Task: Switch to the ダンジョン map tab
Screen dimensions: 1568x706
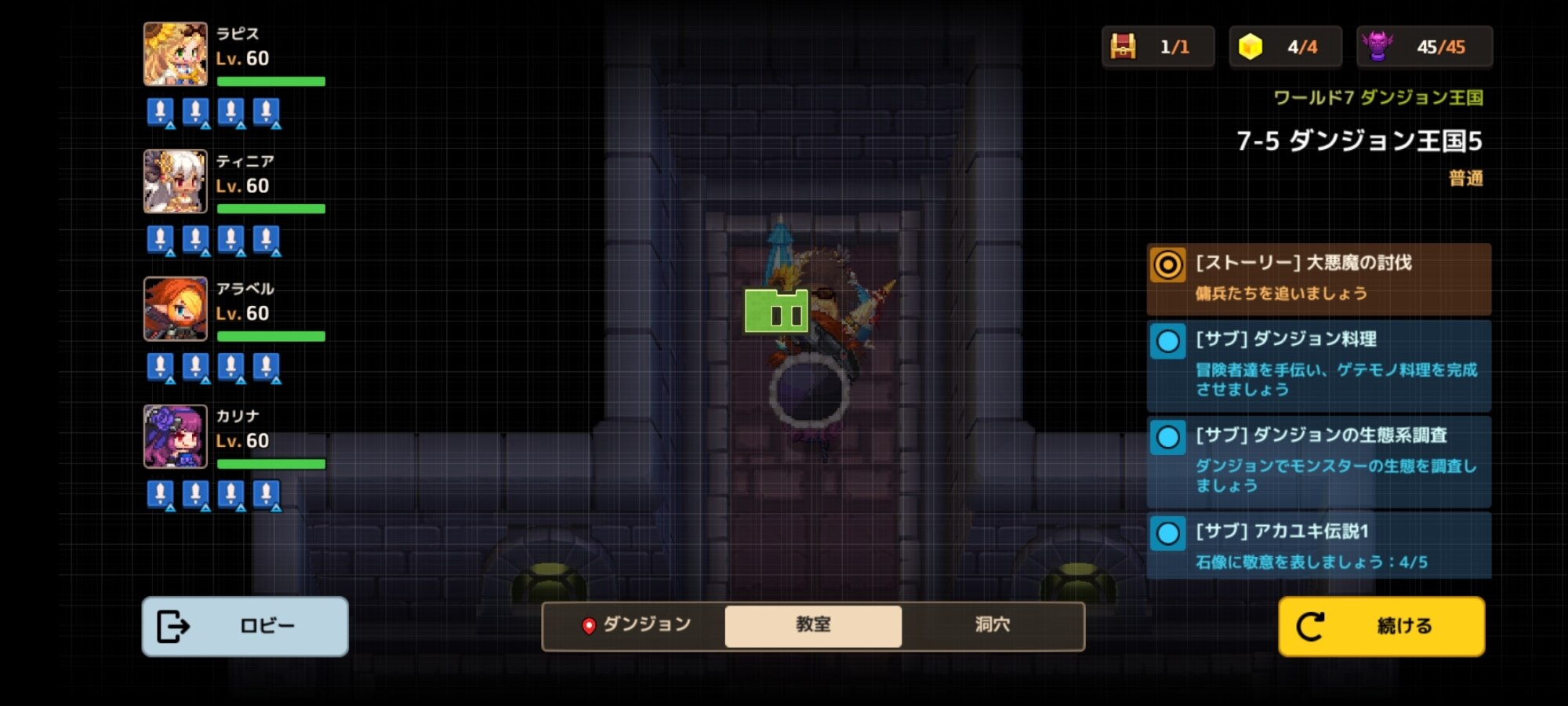Action: (636, 625)
